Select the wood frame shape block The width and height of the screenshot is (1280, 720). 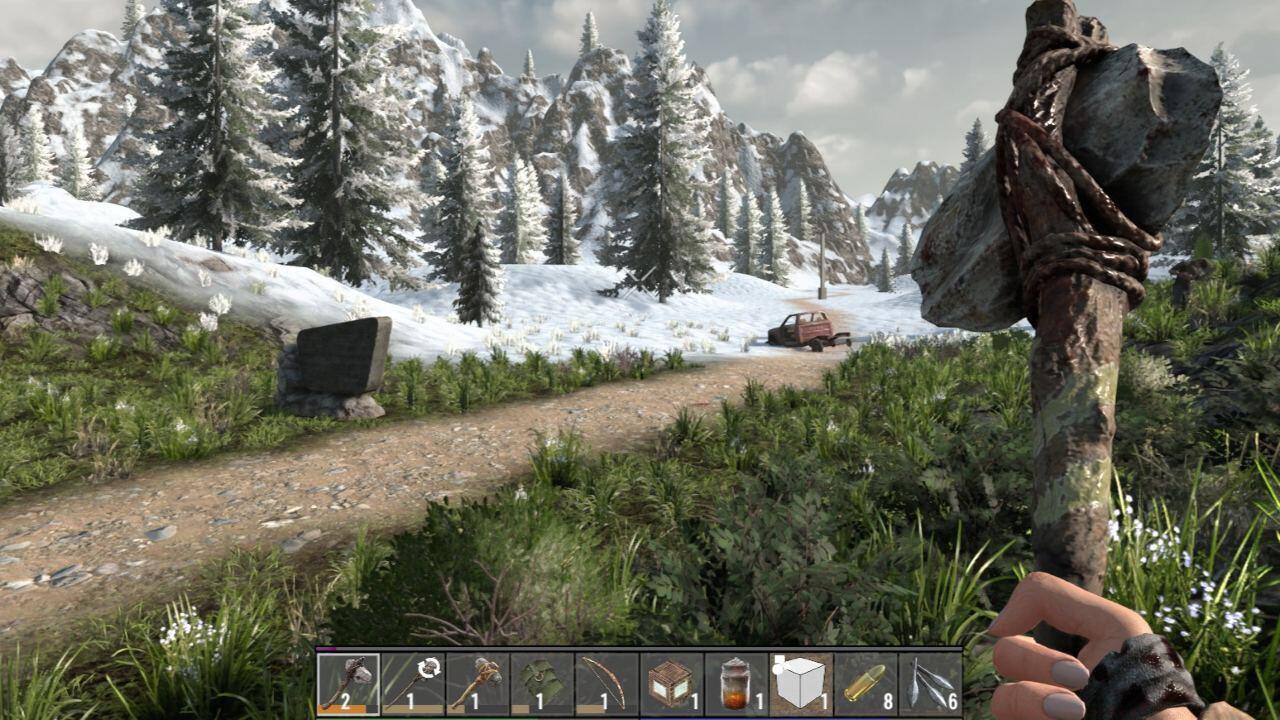(x=803, y=685)
